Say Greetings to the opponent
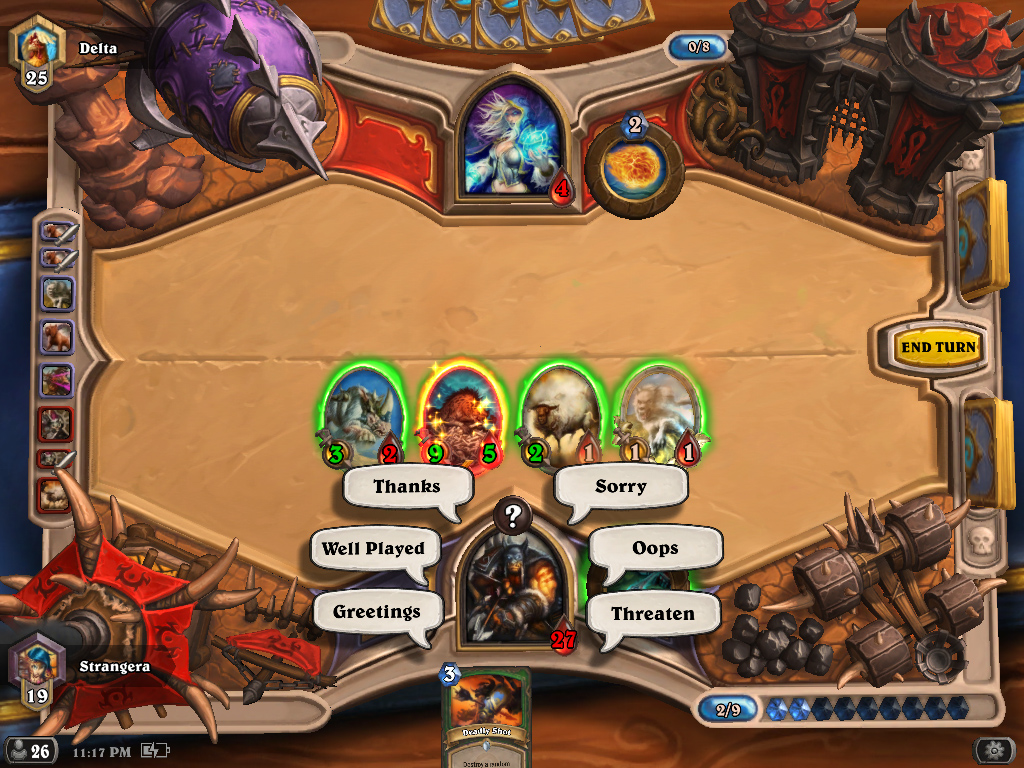 coord(376,612)
